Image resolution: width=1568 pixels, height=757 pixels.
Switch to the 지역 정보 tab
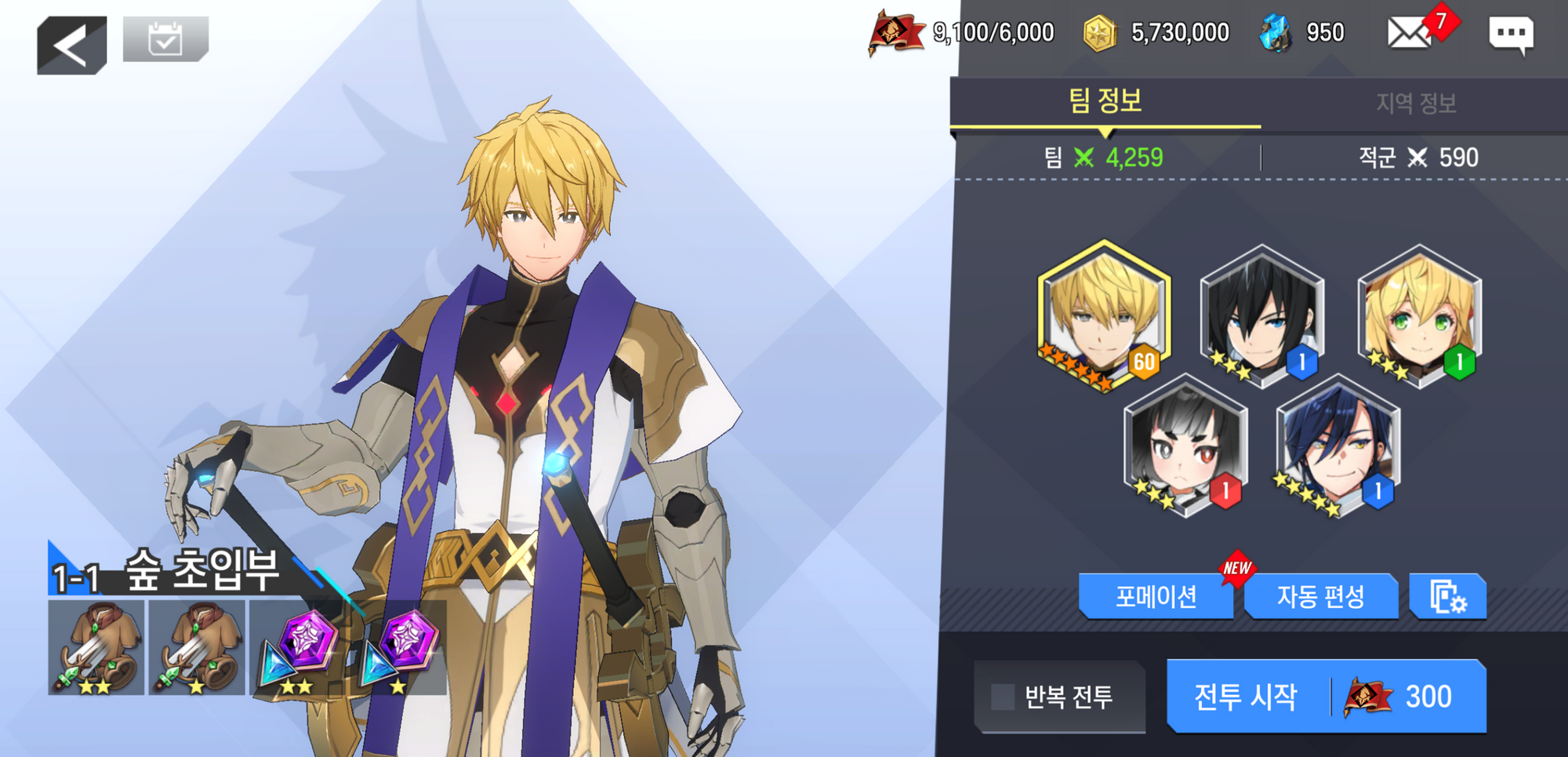tap(1415, 104)
